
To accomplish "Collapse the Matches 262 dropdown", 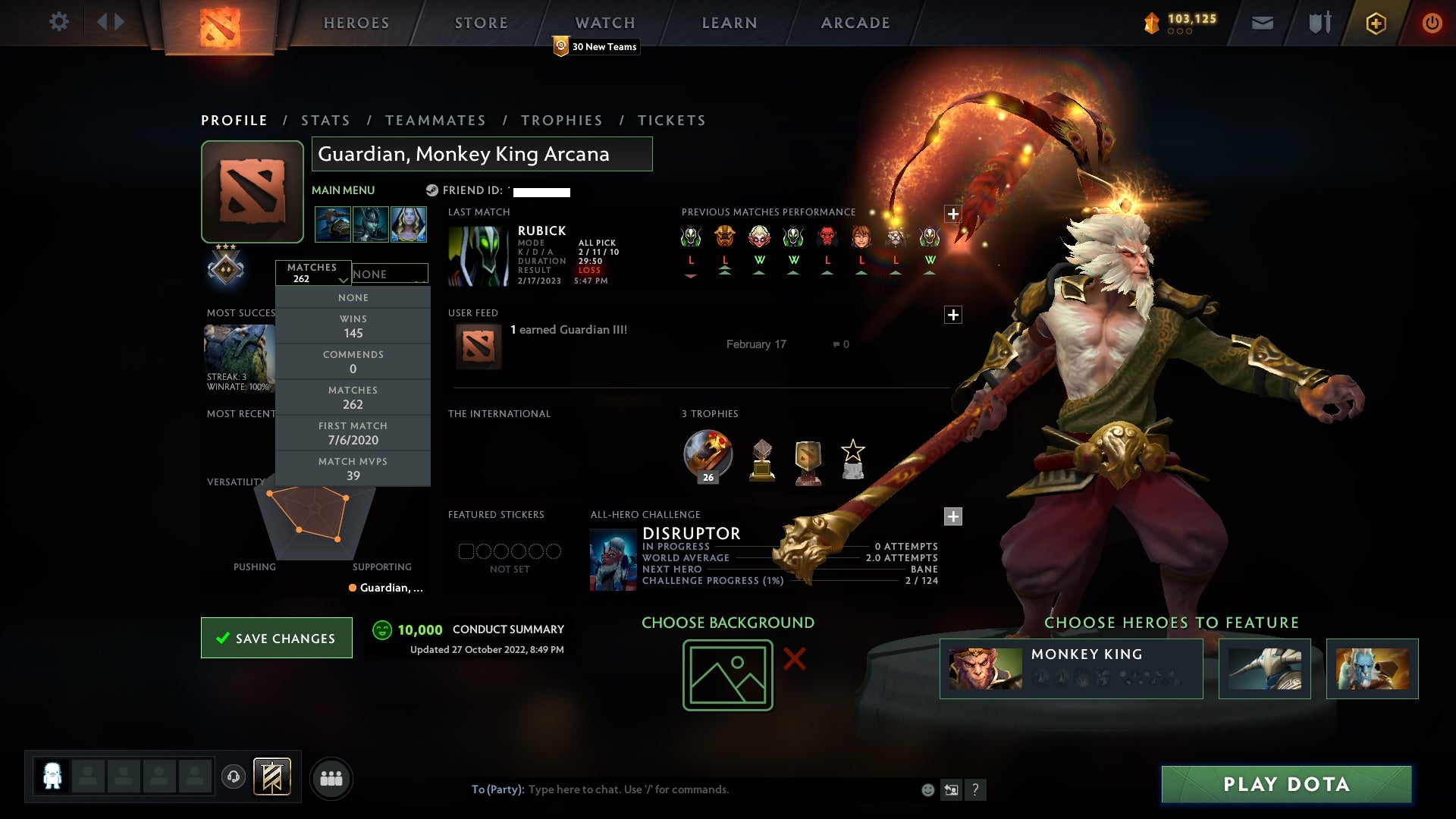I will 313,274.
